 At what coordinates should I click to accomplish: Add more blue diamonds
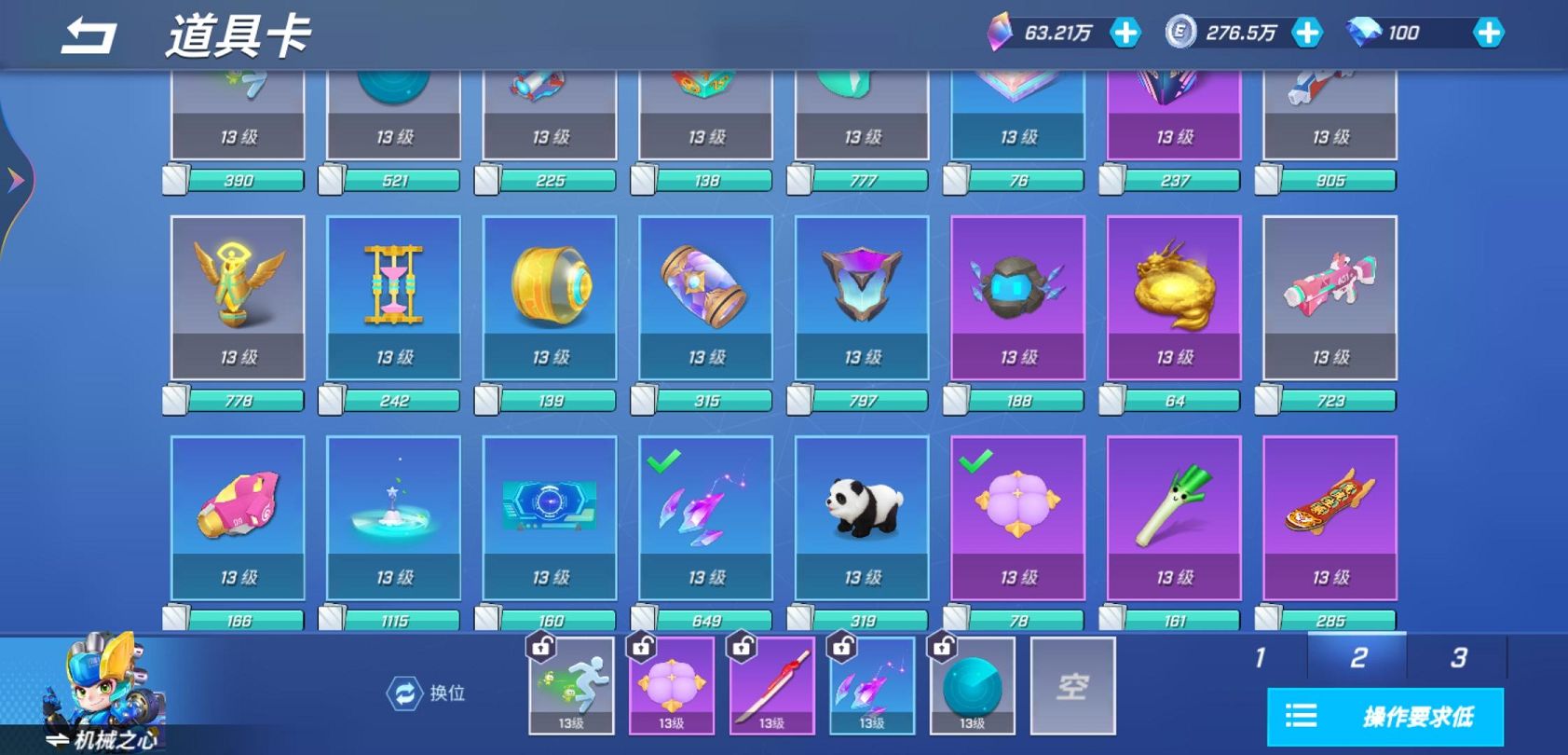tap(1488, 34)
